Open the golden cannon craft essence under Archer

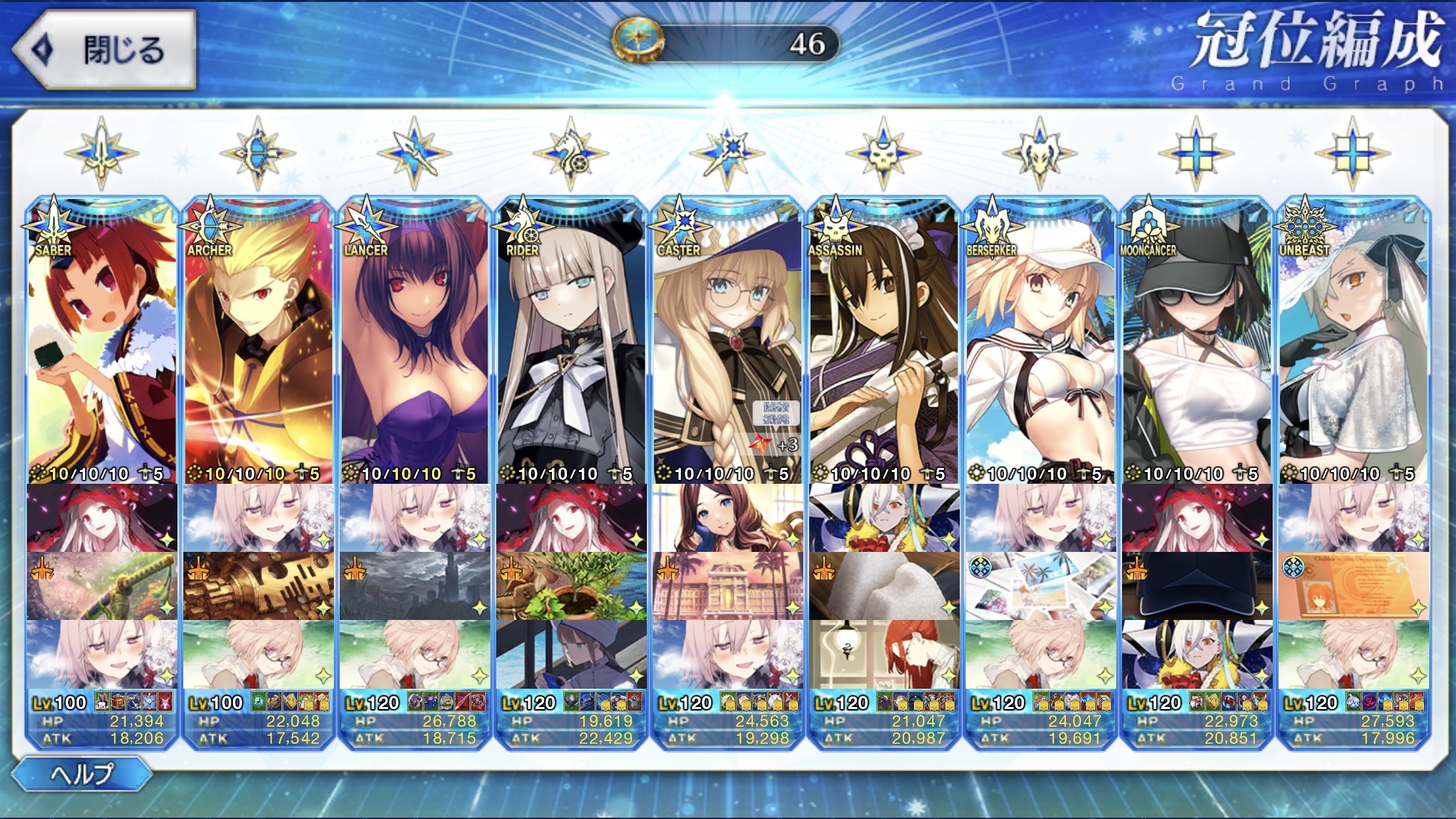pos(259,586)
